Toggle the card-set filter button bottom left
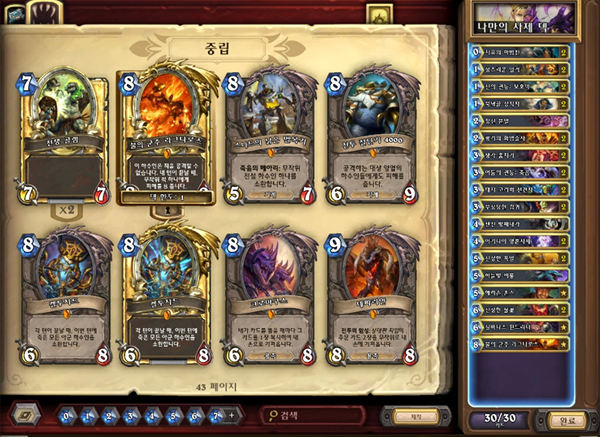This screenshot has height=437, width=600. (x=26, y=414)
